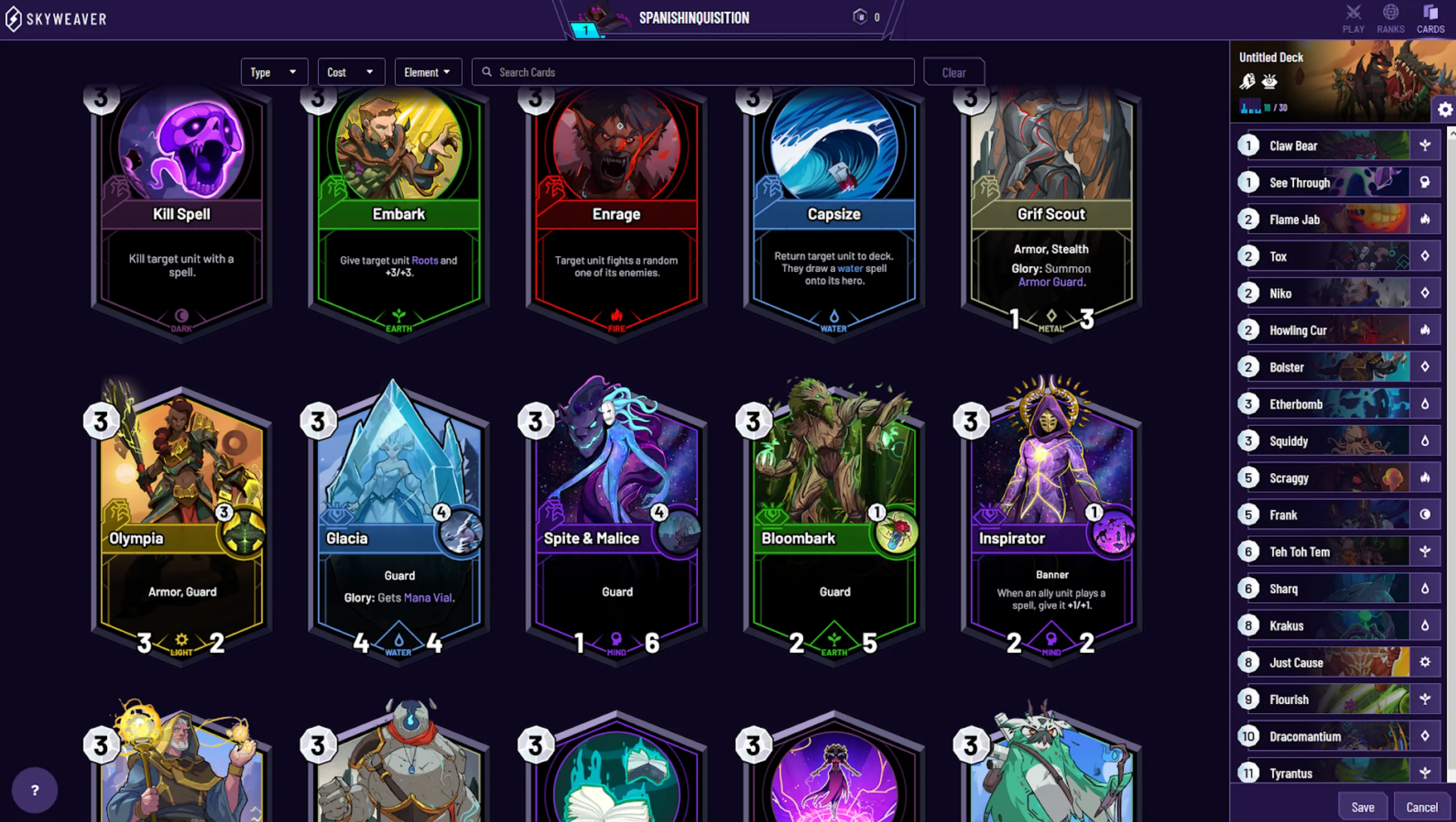
Task: Open the Cost dropdown
Action: tap(351, 72)
